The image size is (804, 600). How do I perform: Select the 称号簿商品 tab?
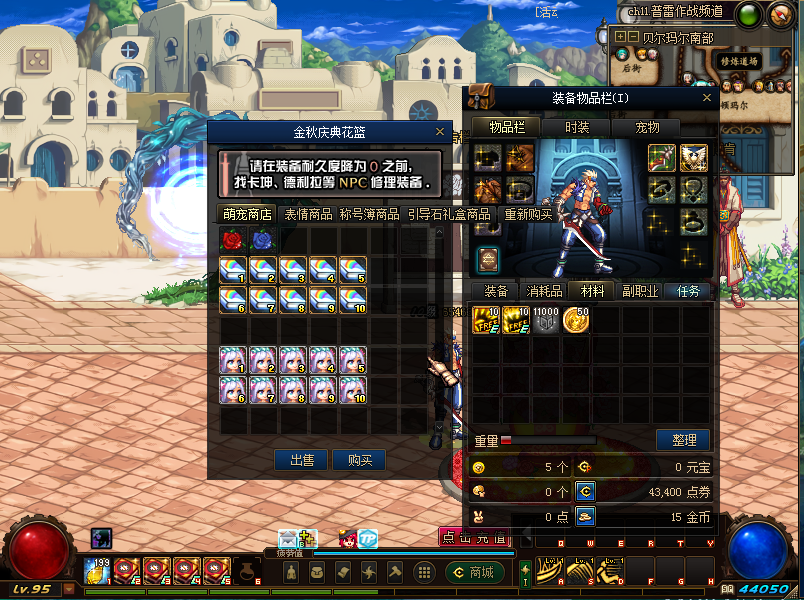coord(369,214)
